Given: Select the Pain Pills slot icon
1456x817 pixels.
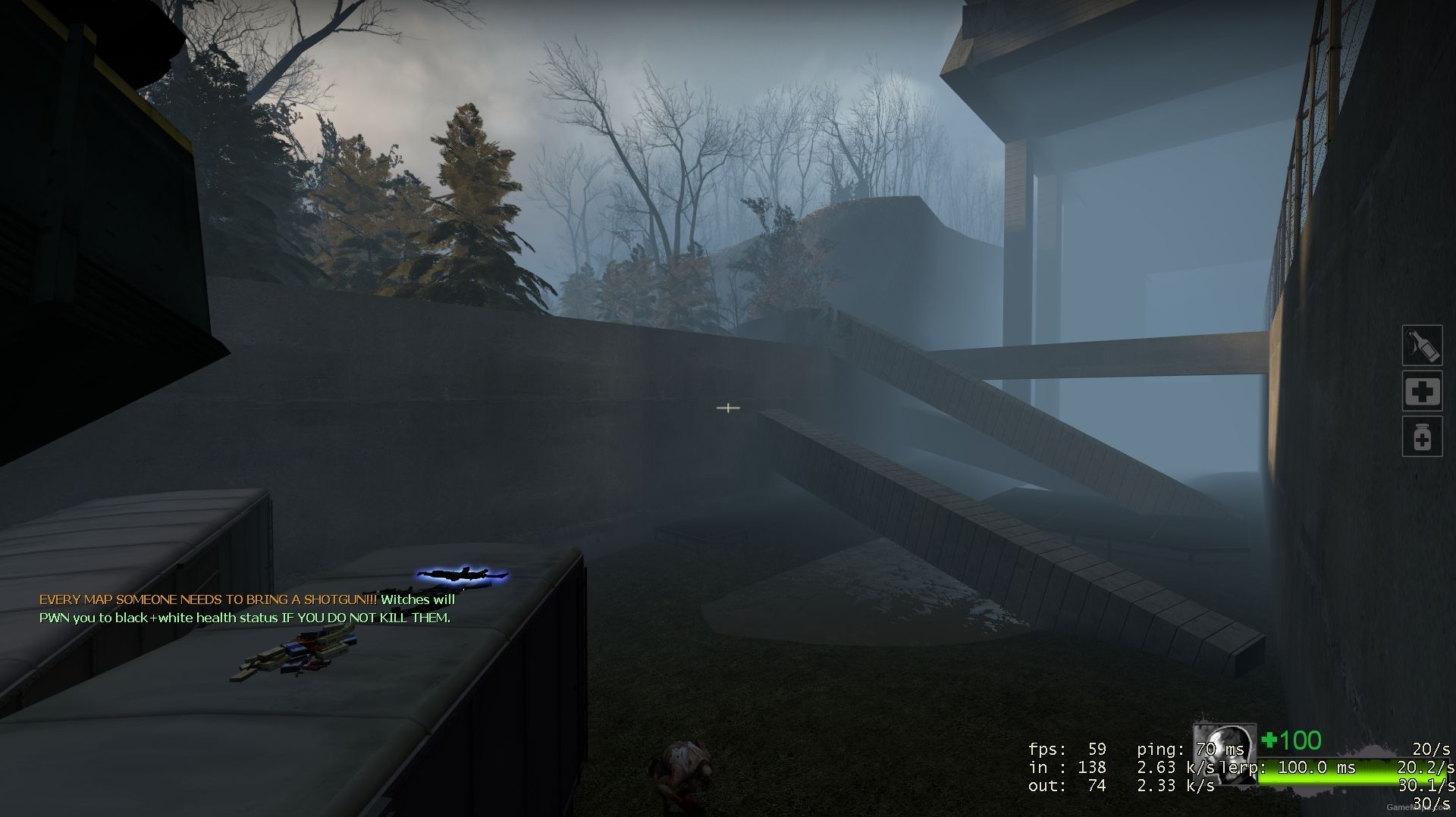Looking at the screenshot, I should coord(1423,437).
